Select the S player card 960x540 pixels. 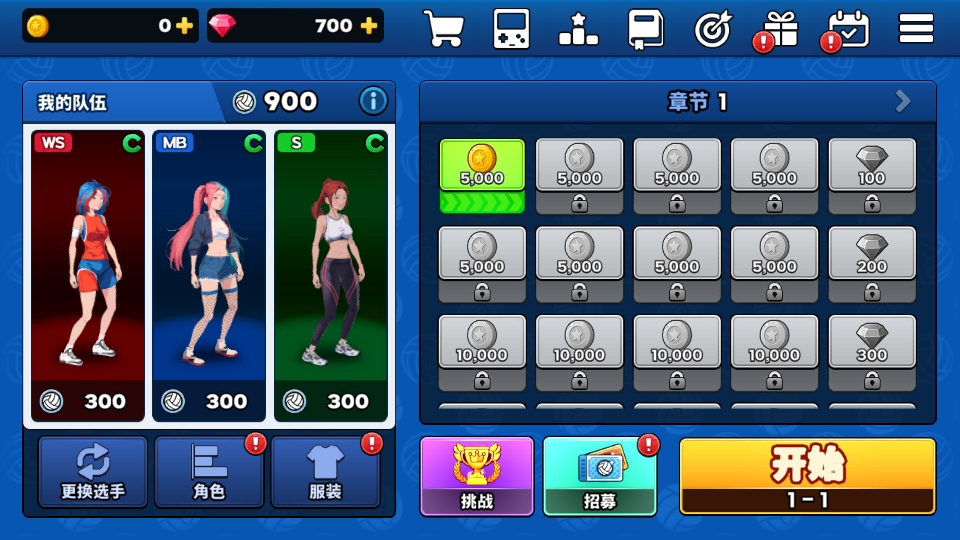pyautogui.click(x=330, y=275)
